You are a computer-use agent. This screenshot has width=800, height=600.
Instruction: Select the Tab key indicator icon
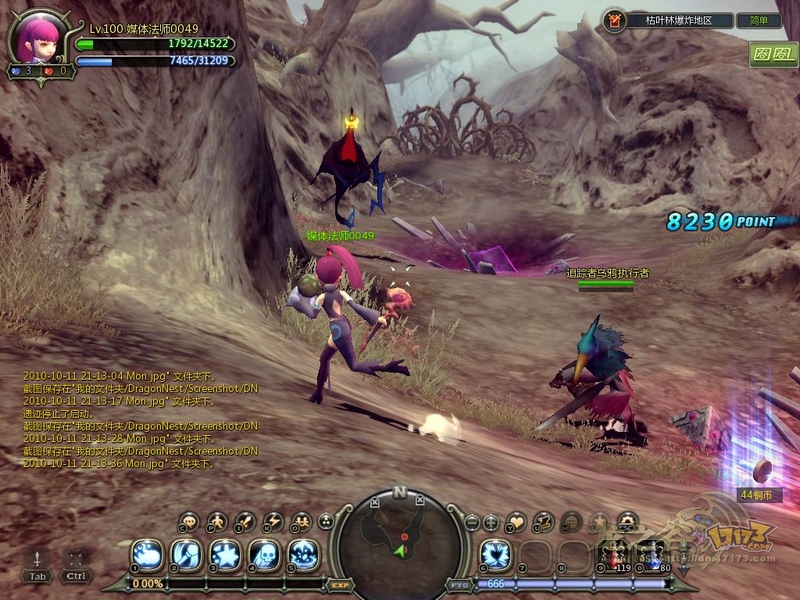pyautogui.click(x=37, y=565)
